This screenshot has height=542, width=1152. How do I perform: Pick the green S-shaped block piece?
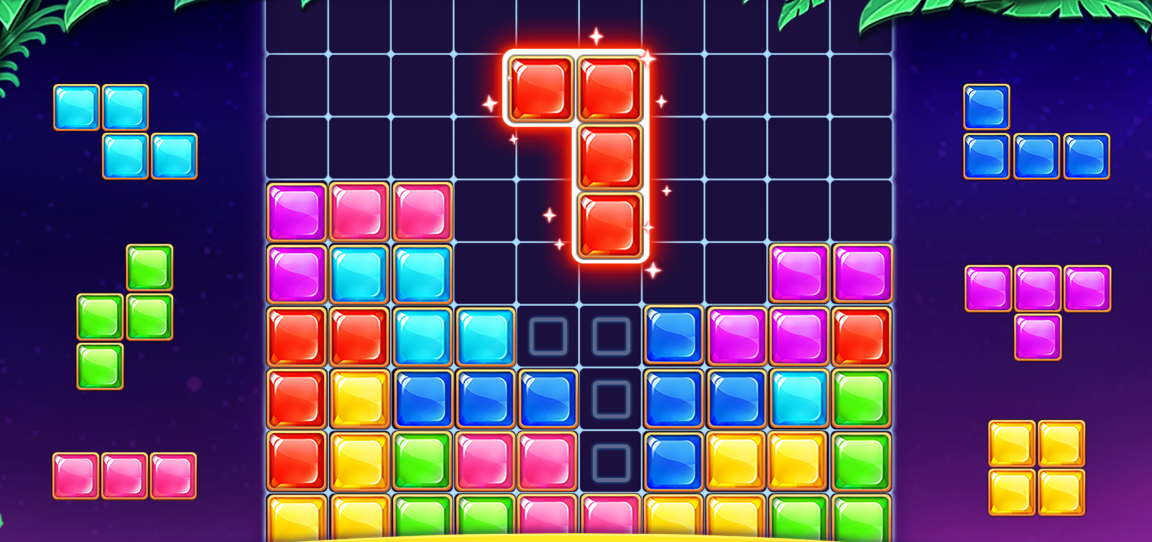point(125,316)
